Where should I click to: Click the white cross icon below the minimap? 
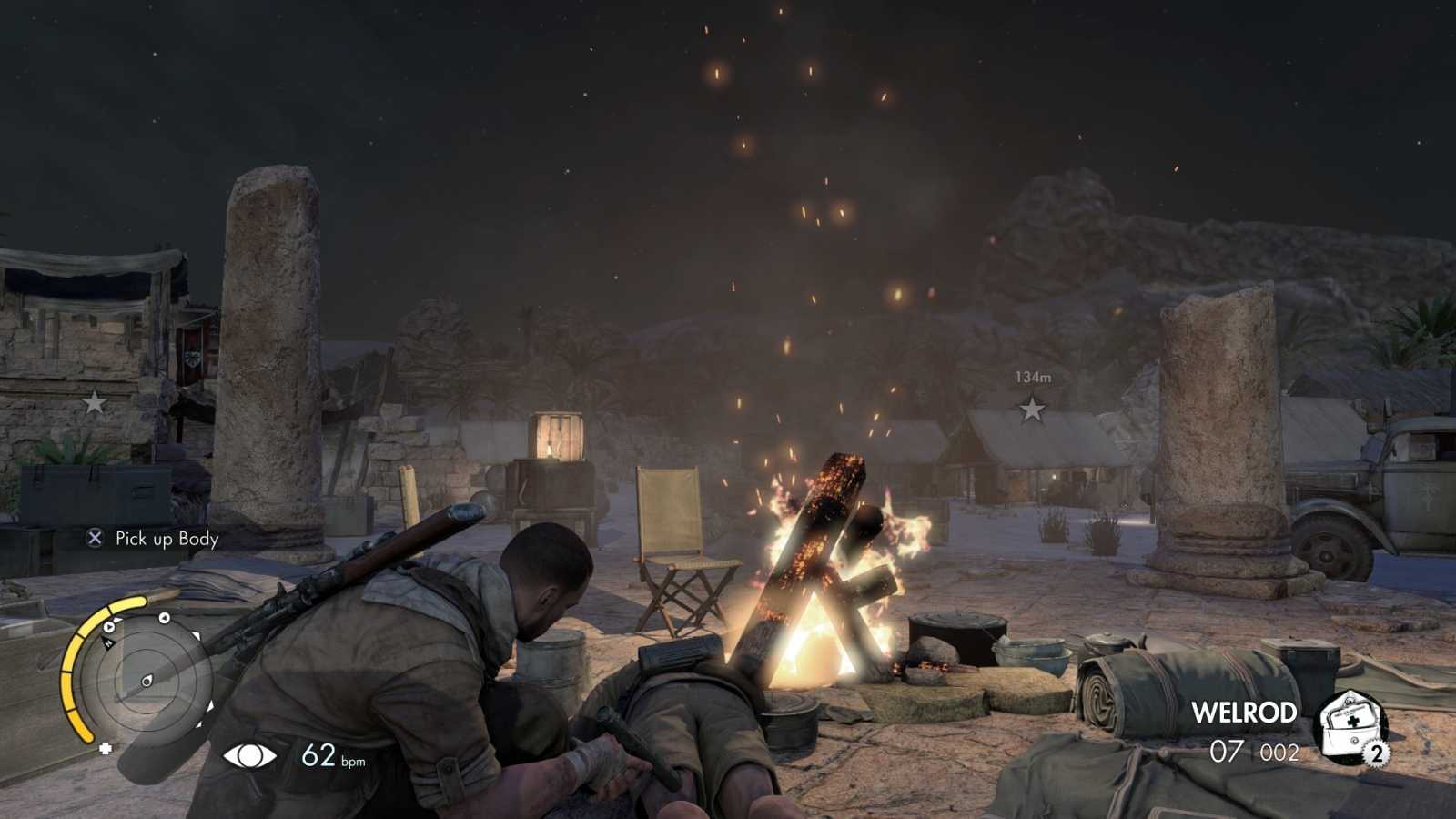click(106, 750)
